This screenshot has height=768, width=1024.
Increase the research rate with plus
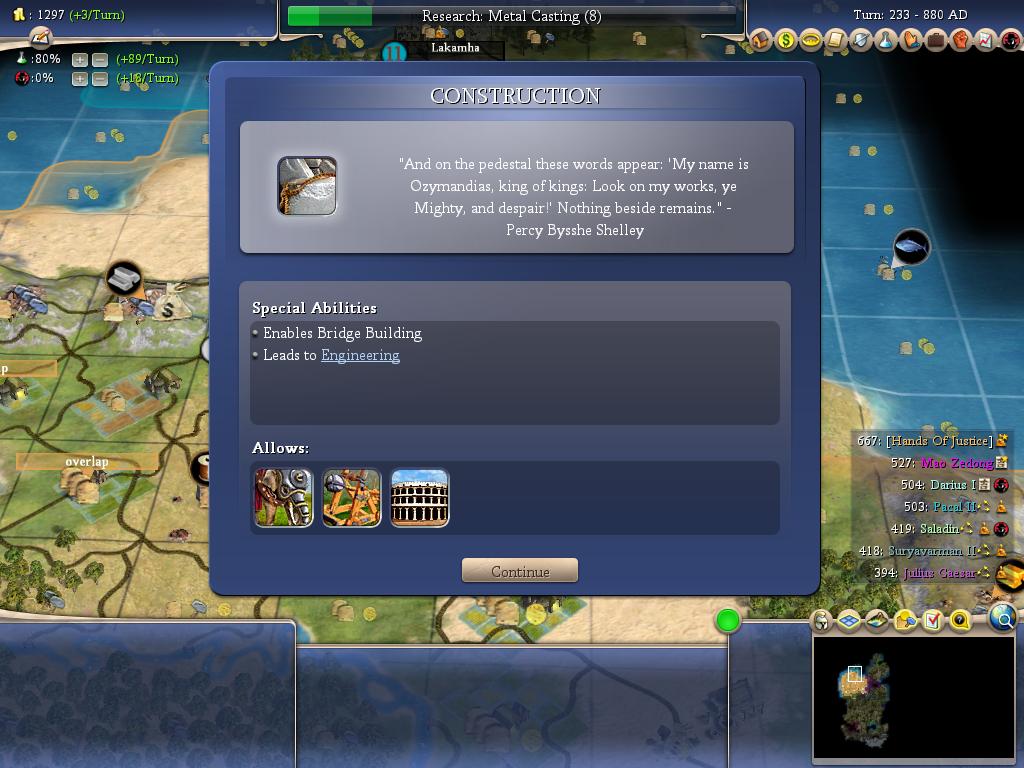click(x=80, y=59)
